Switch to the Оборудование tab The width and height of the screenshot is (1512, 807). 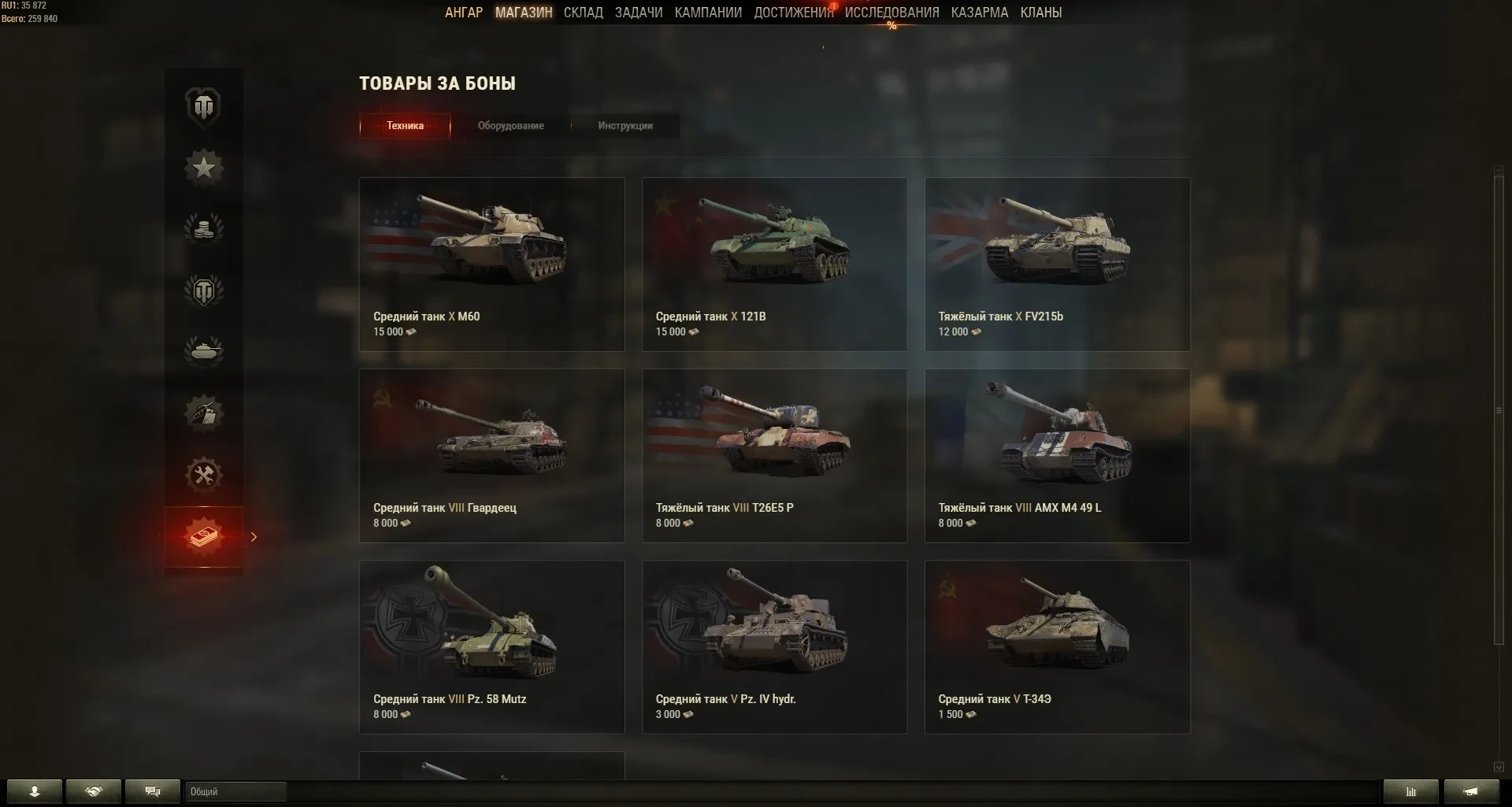pos(510,126)
